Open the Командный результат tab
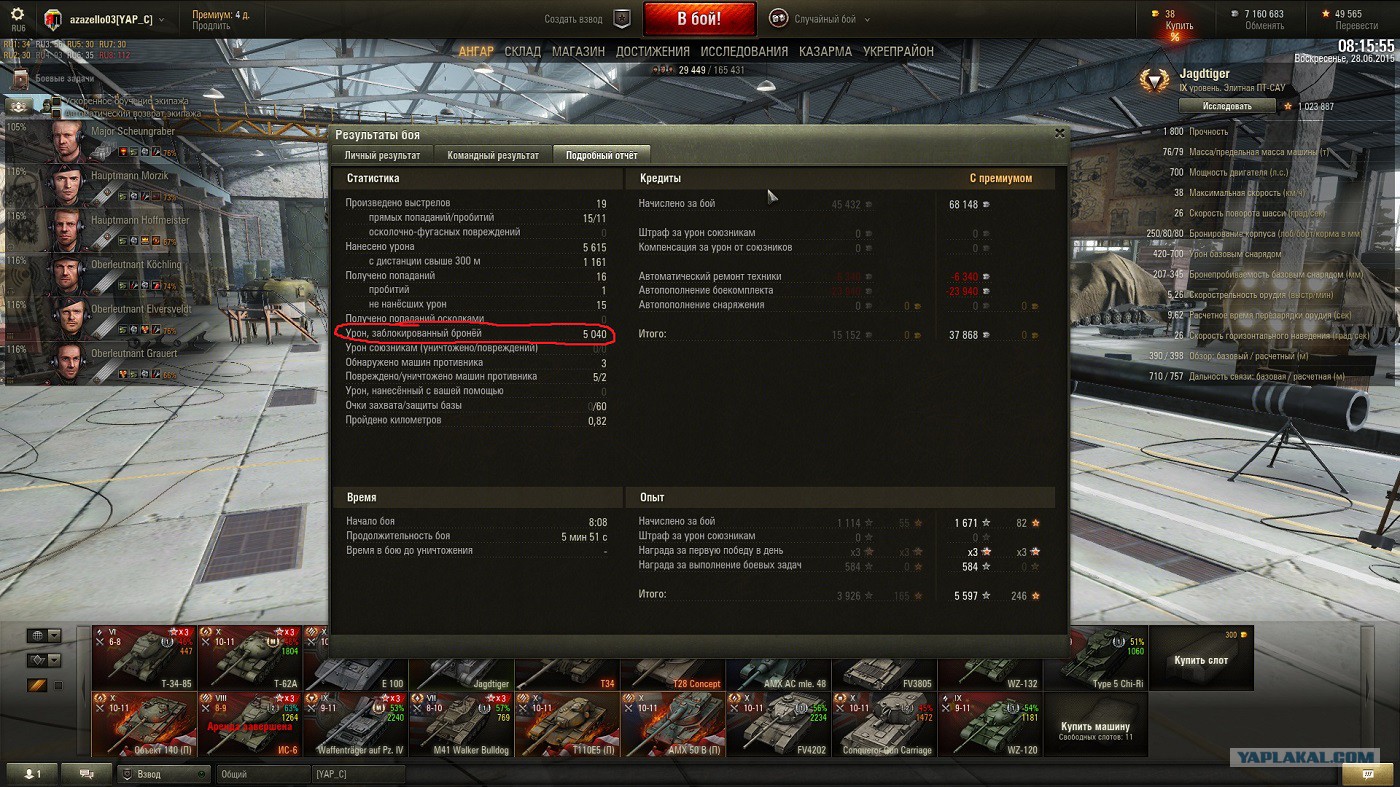The image size is (1400, 787). tap(493, 155)
